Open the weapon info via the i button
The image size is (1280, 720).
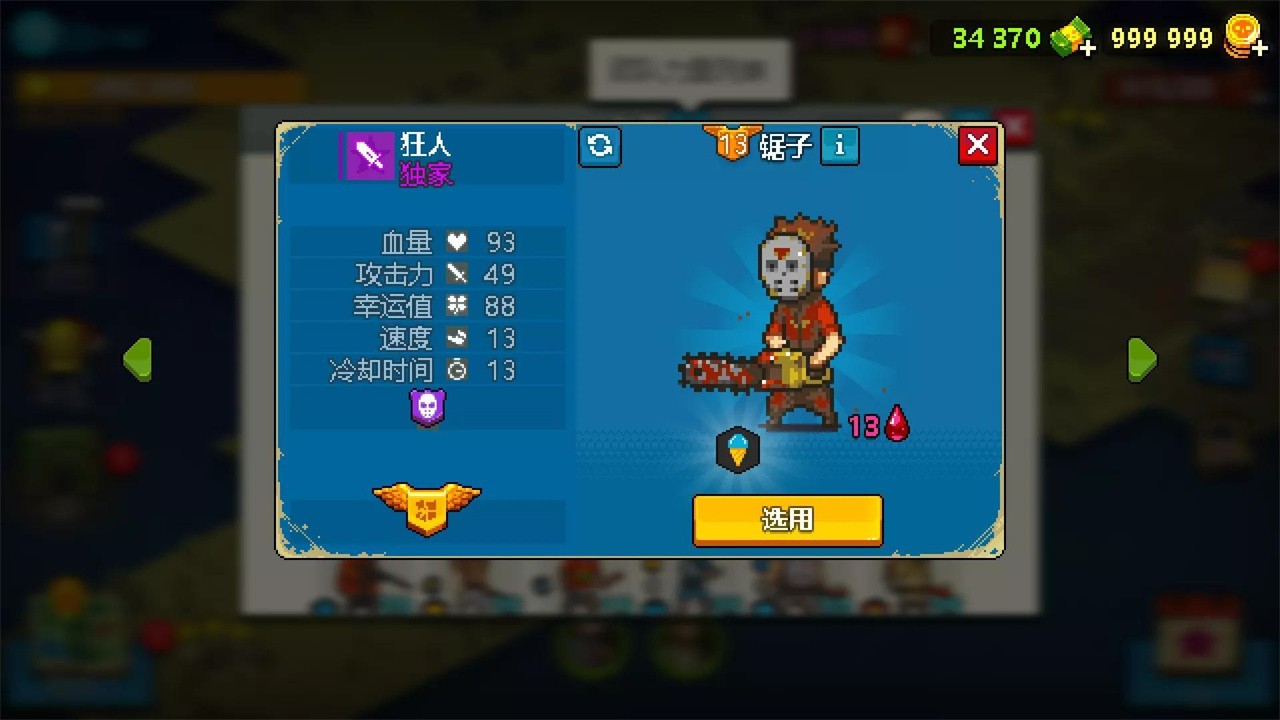[839, 146]
